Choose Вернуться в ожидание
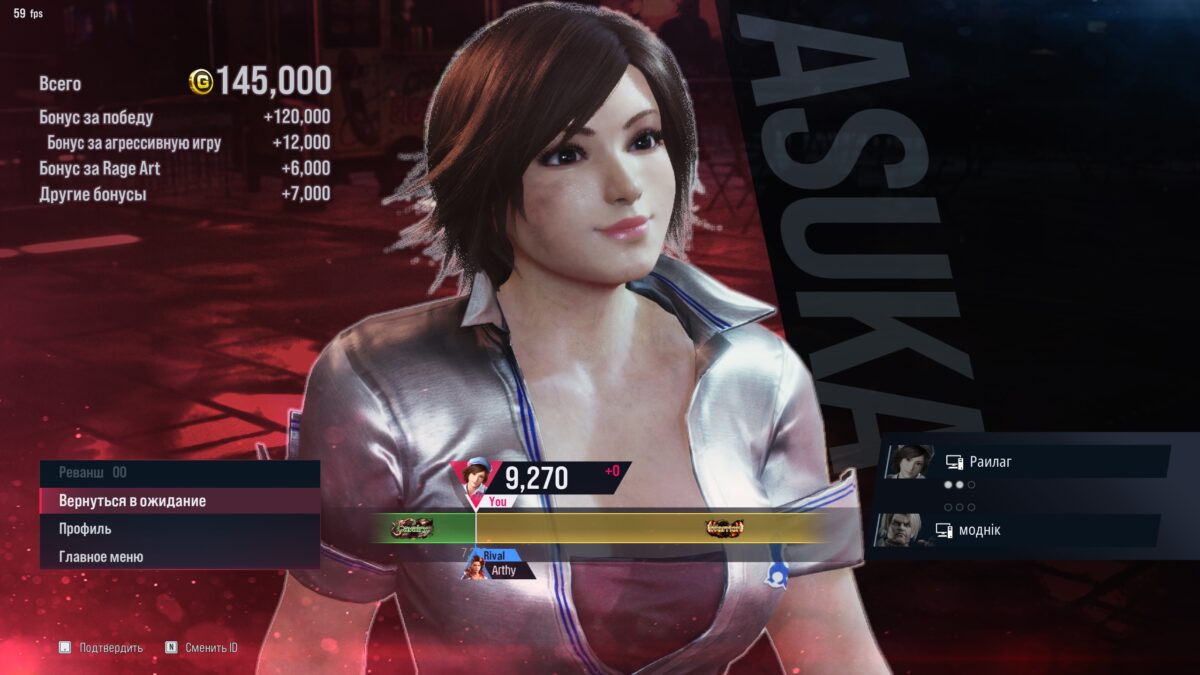Viewport: 1200px width, 675px height. coord(178,500)
